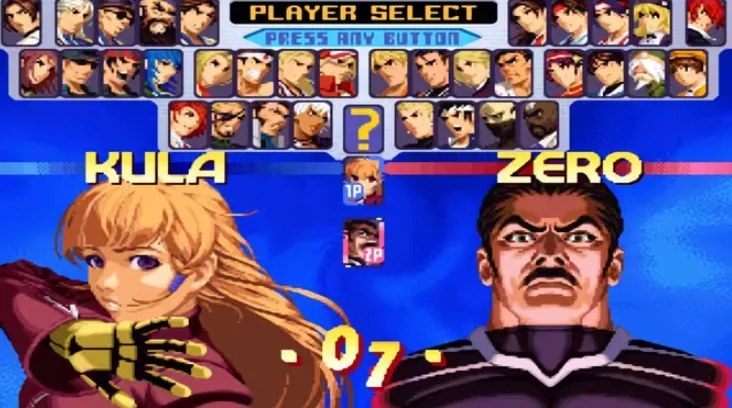Choose Mai's portrait with long brown hair

click(x=527, y=21)
